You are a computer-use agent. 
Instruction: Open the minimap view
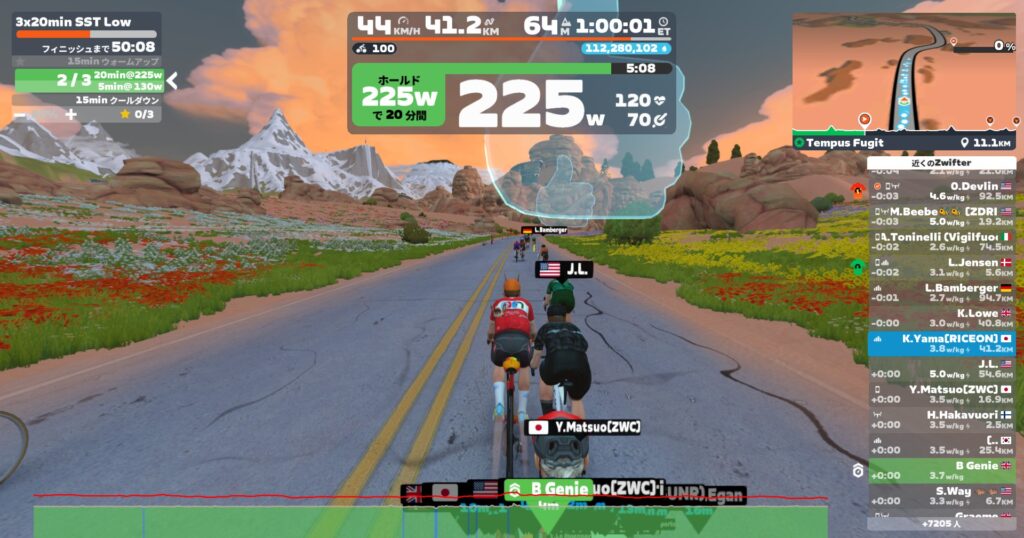pyautogui.click(x=905, y=72)
